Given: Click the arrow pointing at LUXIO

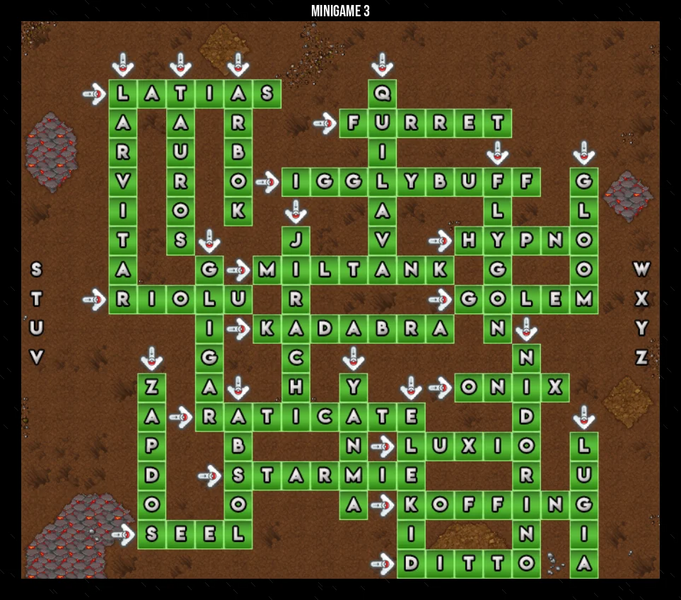Looking at the screenshot, I should point(383,445).
